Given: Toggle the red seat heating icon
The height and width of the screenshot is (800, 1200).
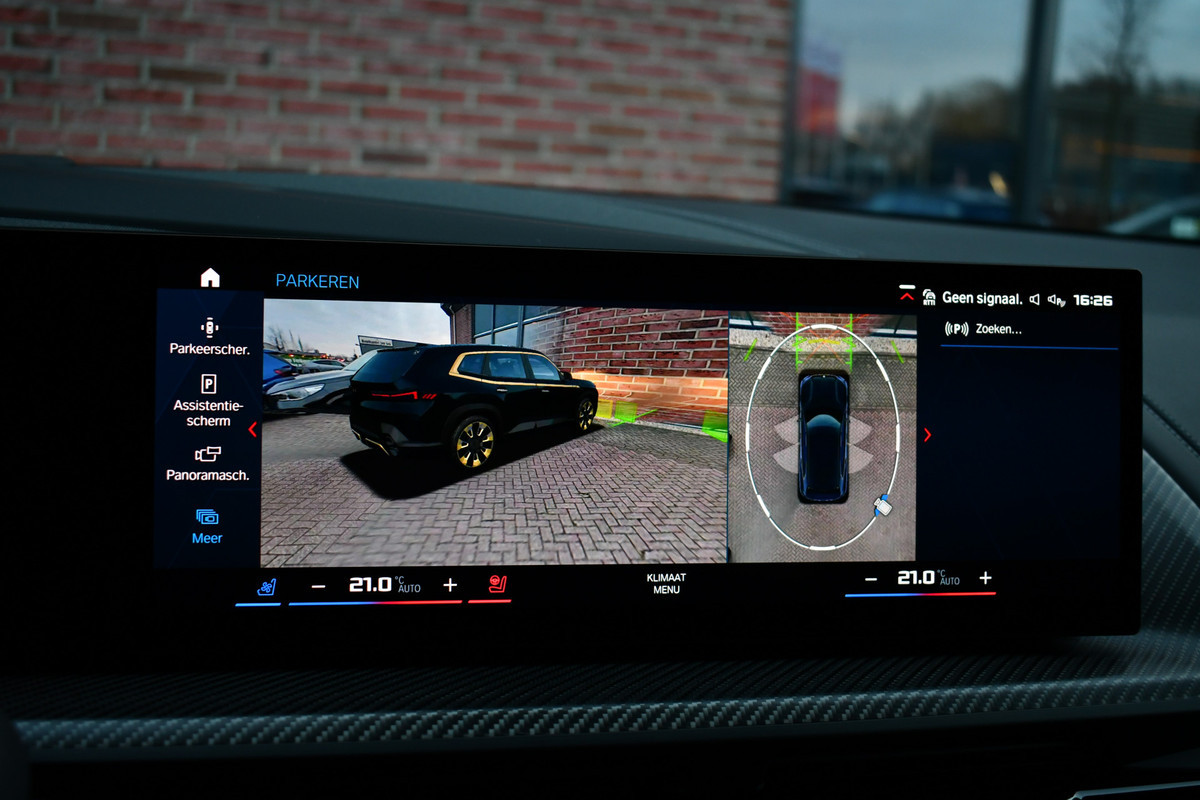Looking at the screenshot, I should (497, 585).
